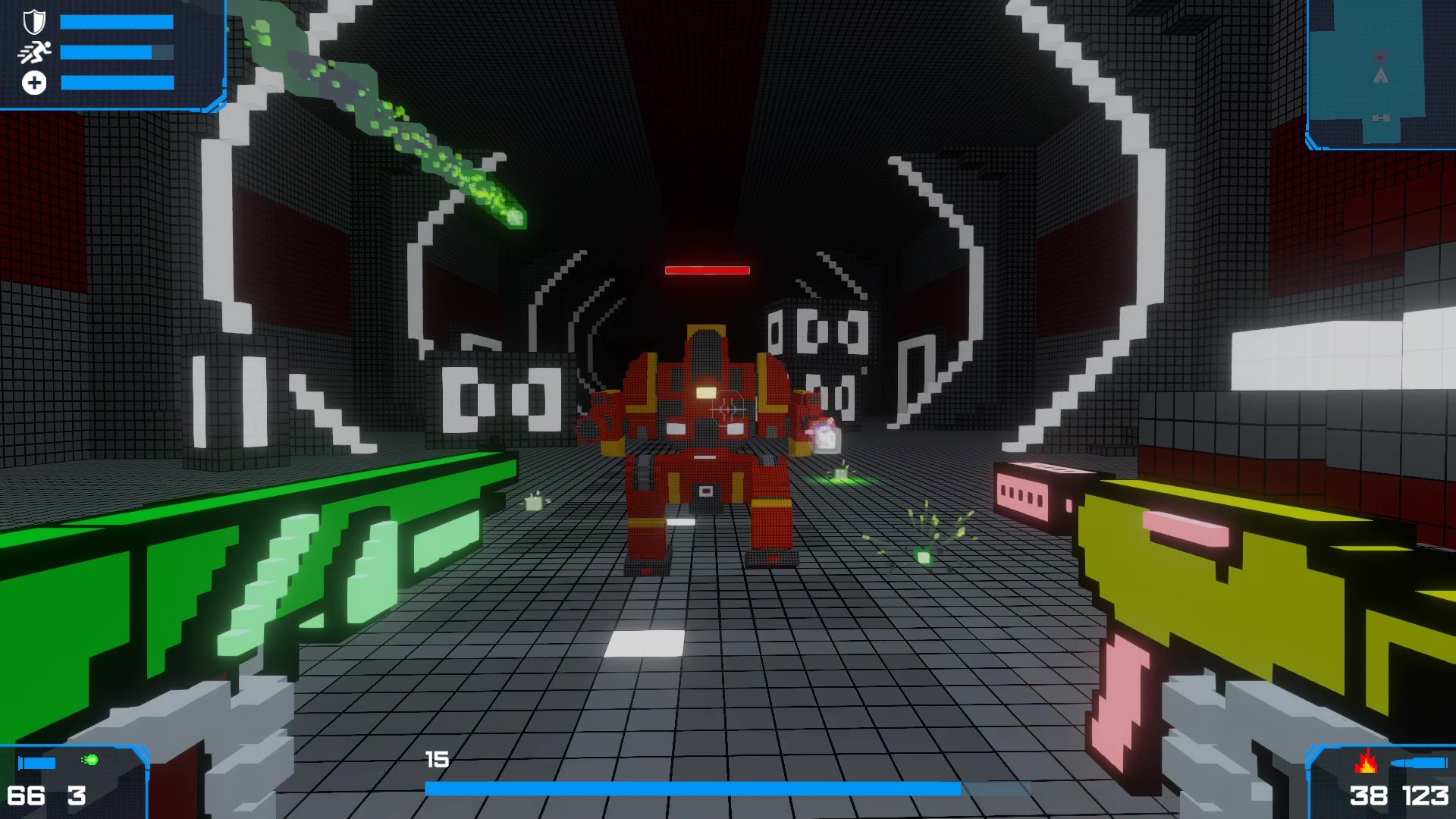The image size is (1456, 819).
Task: Select the flame ammo icon
Action: pyautogui.click(x=1367, y=763)
